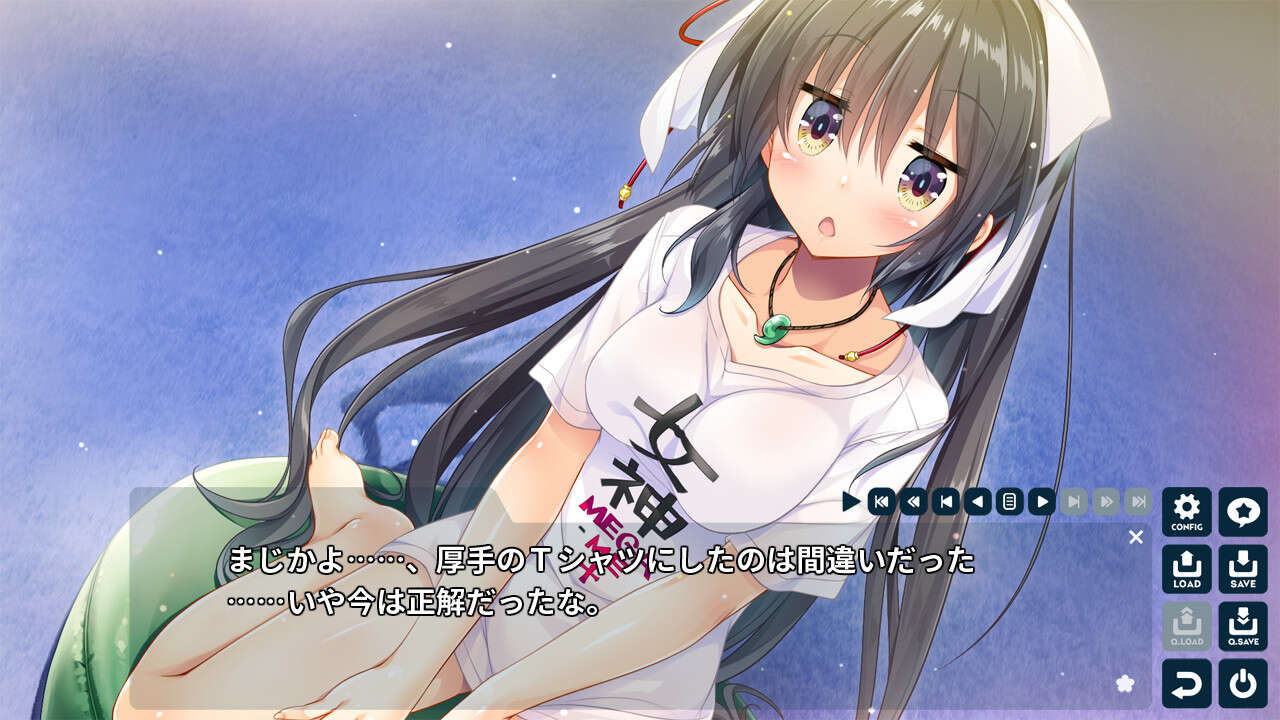Open the backlog document icon
This screenshot has width=1280, height=720.
pyautogui.click(x=1010, y=501)
